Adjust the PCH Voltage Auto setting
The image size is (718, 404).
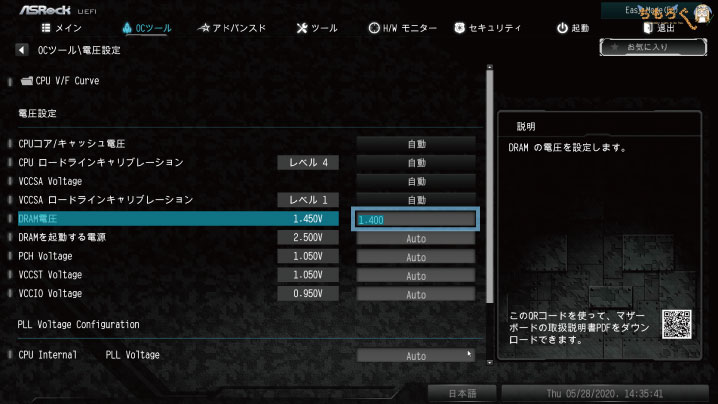point(416,257)
